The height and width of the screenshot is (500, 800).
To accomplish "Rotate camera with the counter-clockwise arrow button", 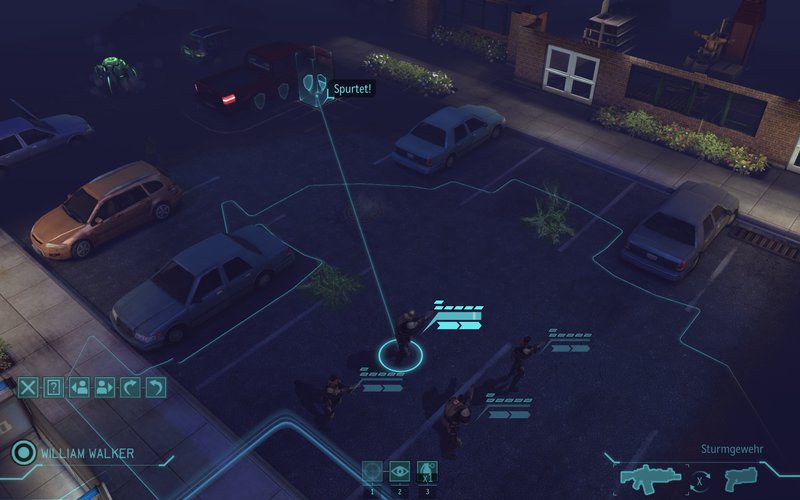I will click(x=155, y=387).
